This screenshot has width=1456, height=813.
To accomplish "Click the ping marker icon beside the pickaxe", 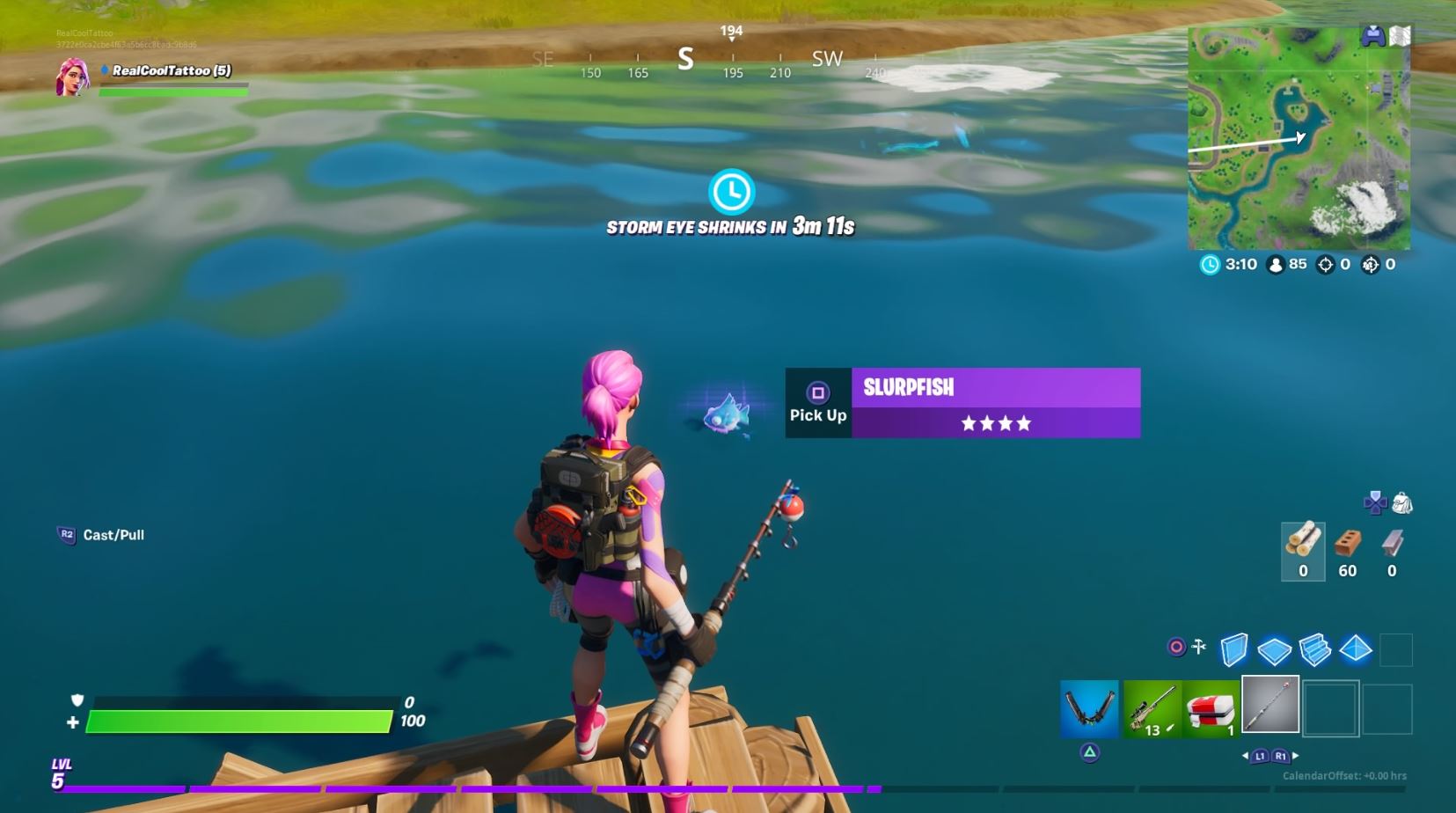I will click(x=1175, y=646).
